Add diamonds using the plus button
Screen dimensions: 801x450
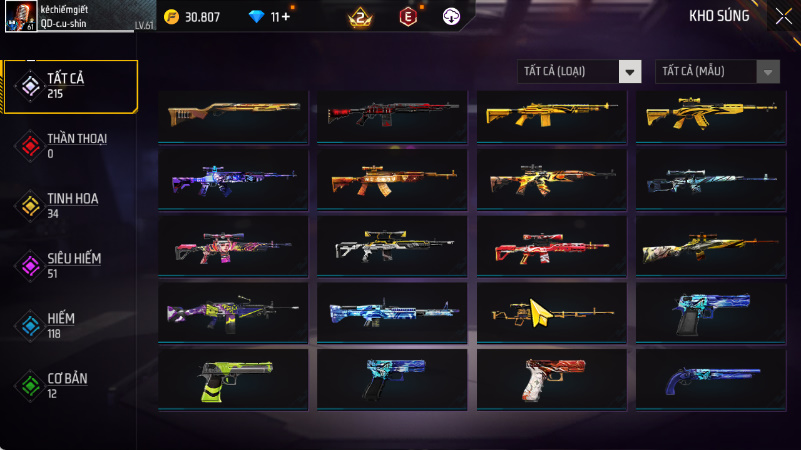pyautogui.click(x=287, y=17)
